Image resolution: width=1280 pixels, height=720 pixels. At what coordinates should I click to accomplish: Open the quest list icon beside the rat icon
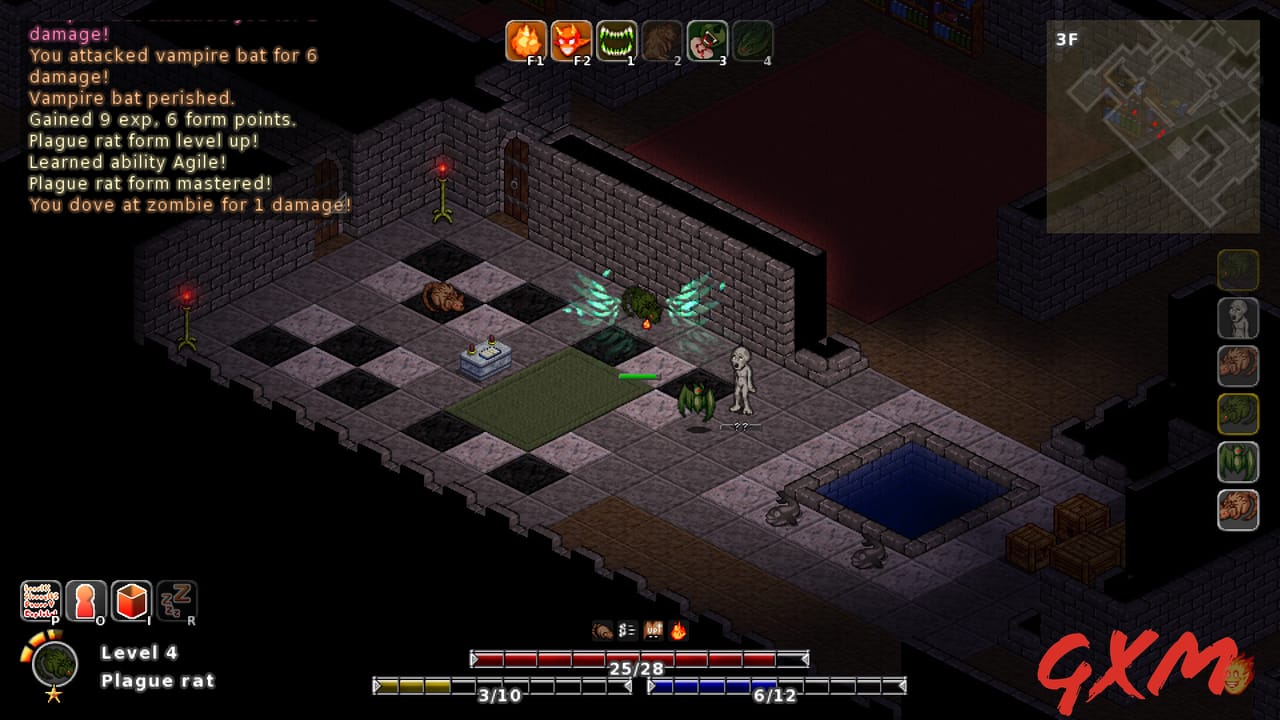pyautogui.click(x=625, y=629)
